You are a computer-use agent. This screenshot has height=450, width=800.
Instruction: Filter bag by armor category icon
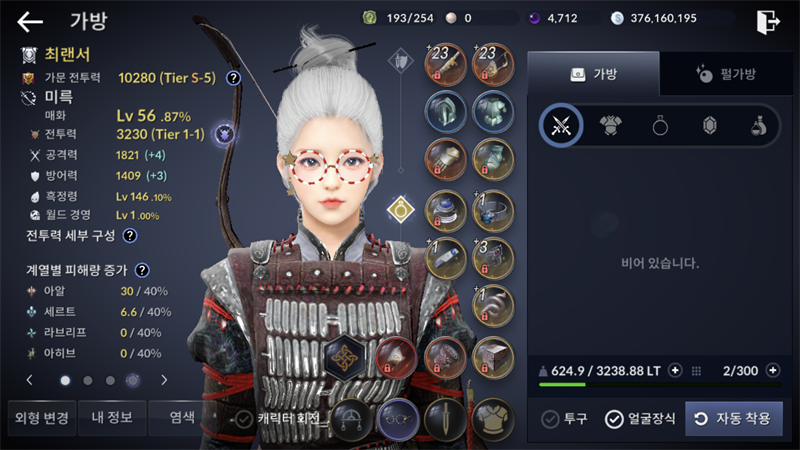coord(611,125)
